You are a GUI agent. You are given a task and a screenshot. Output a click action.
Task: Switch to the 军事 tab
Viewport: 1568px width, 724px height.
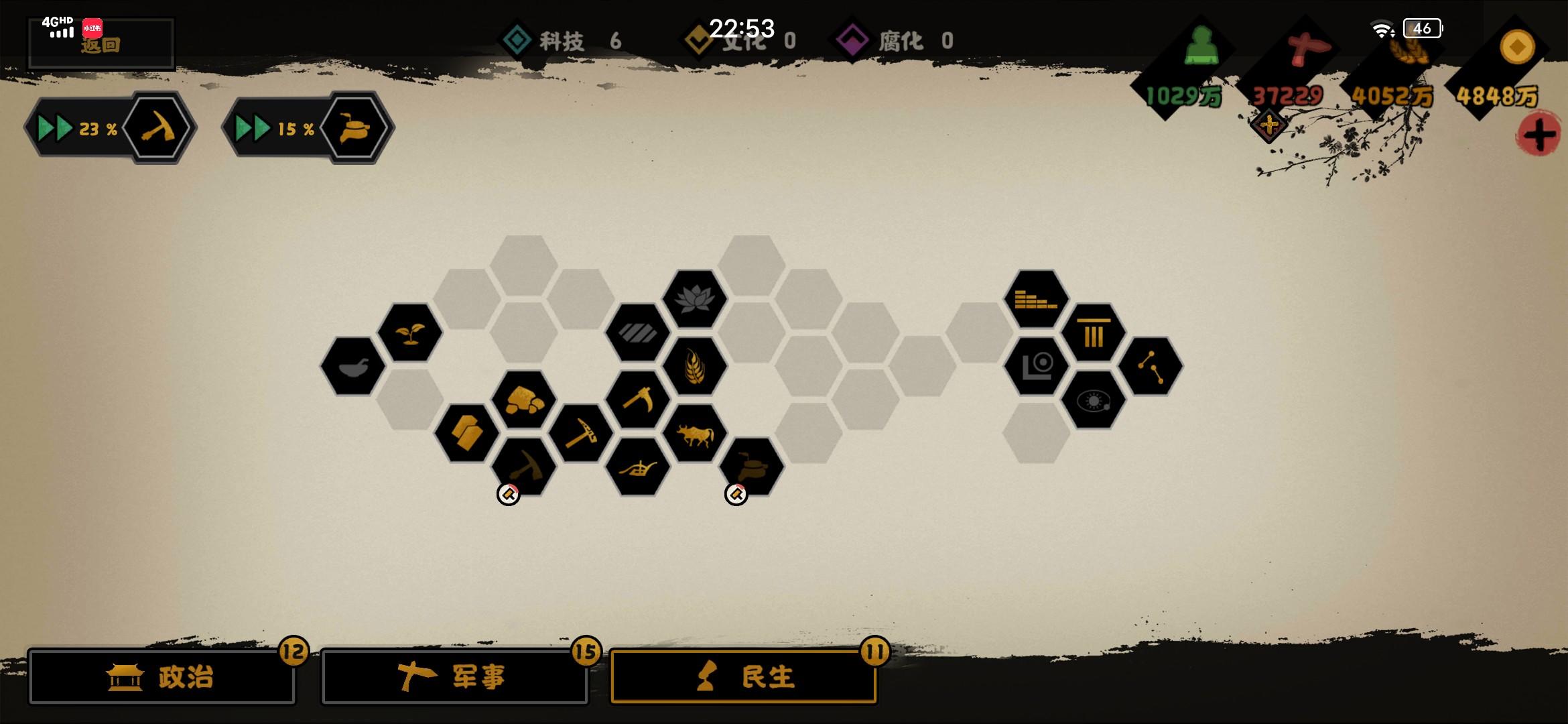454,677
